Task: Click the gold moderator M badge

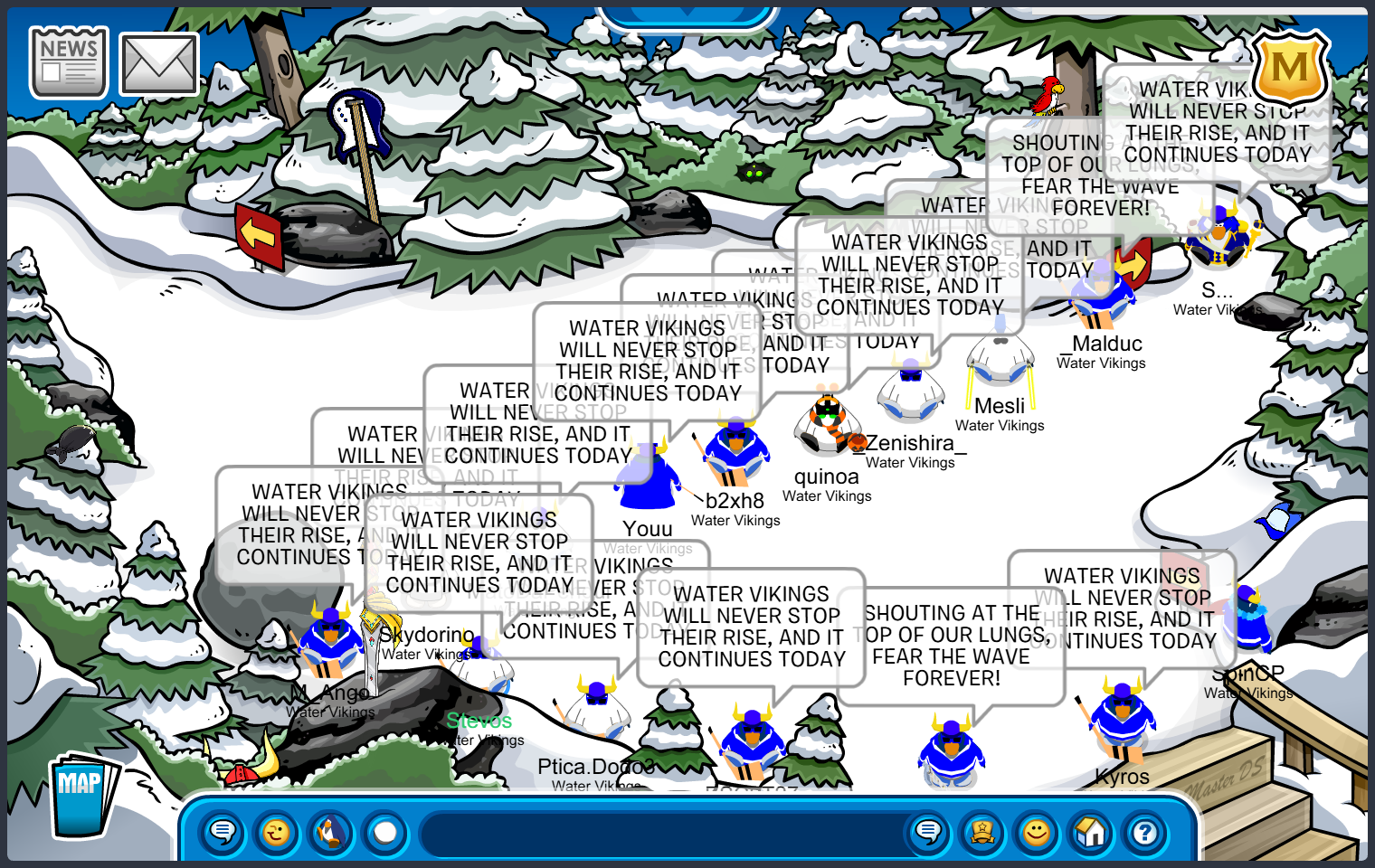Action: pyautogui.click(x=1290, y=68)
